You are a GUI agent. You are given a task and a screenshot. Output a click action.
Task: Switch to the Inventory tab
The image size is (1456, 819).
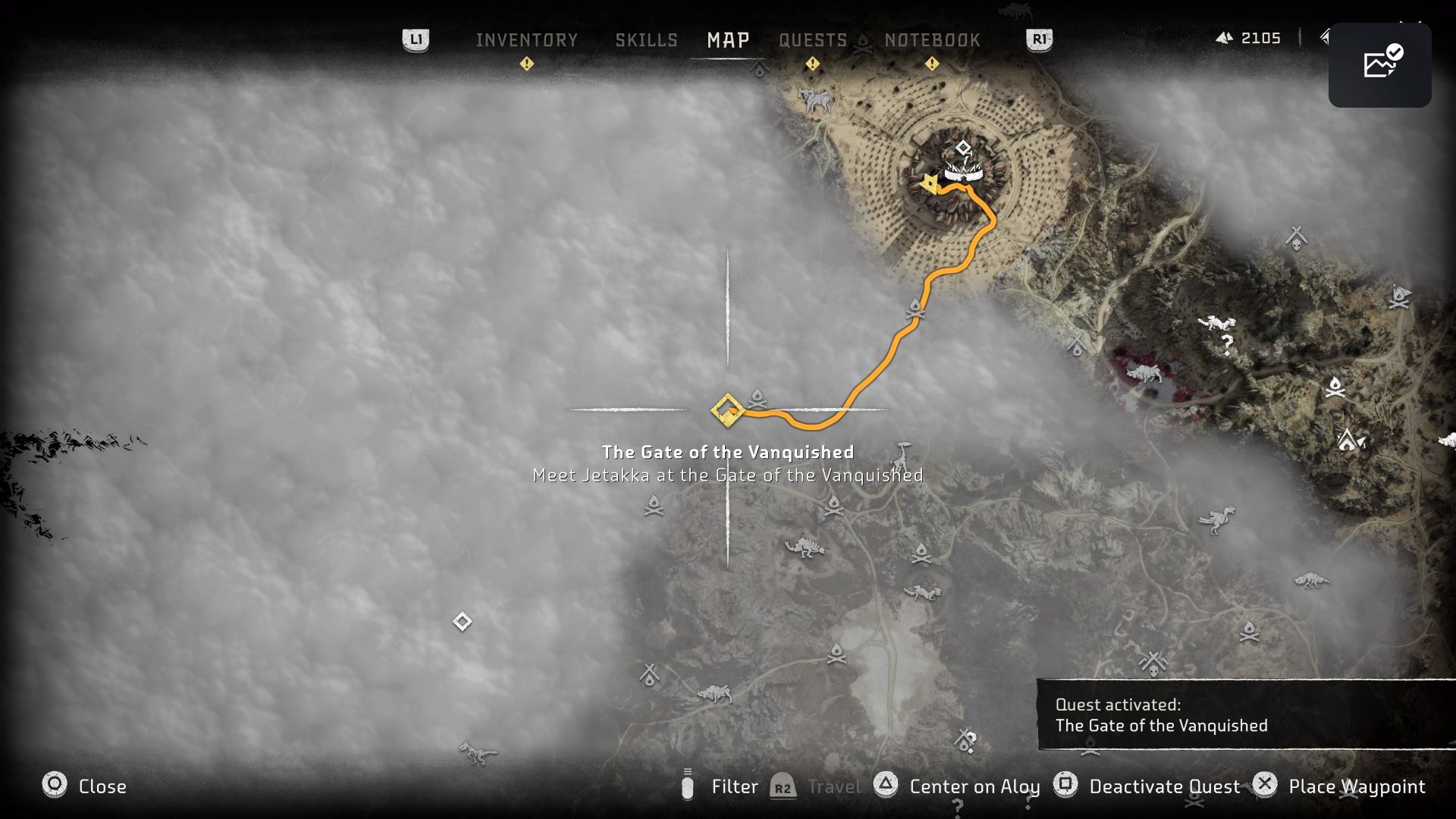point(526,40)
